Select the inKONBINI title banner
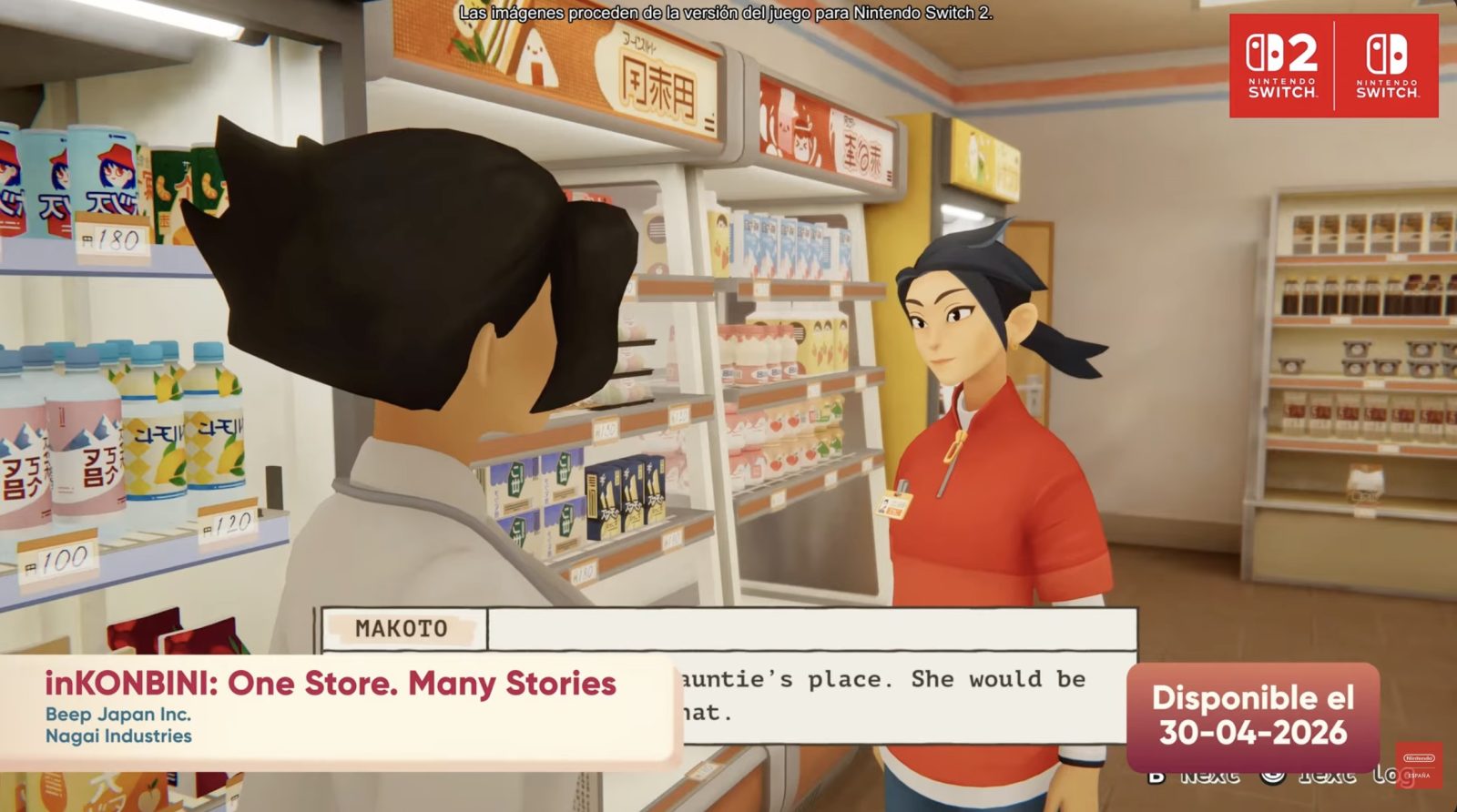 tap(331, 684)
